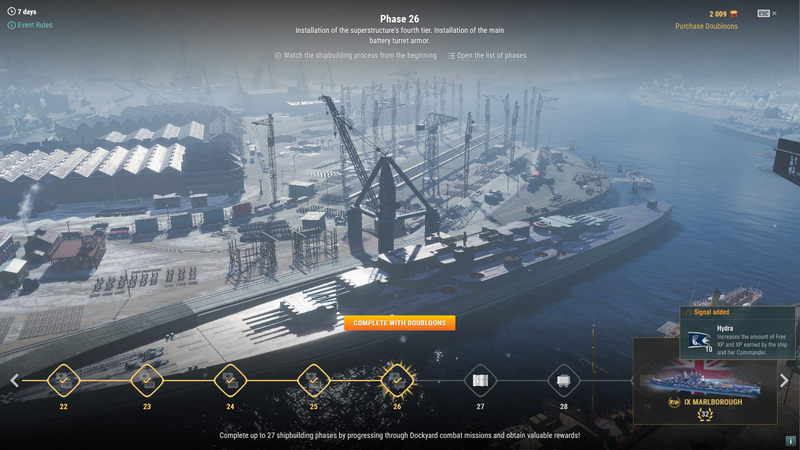Image resolution: width=800 pixels, height=450 pixels.
Task: Show later phases with right arrow
Action: click(x=784, y=380)
